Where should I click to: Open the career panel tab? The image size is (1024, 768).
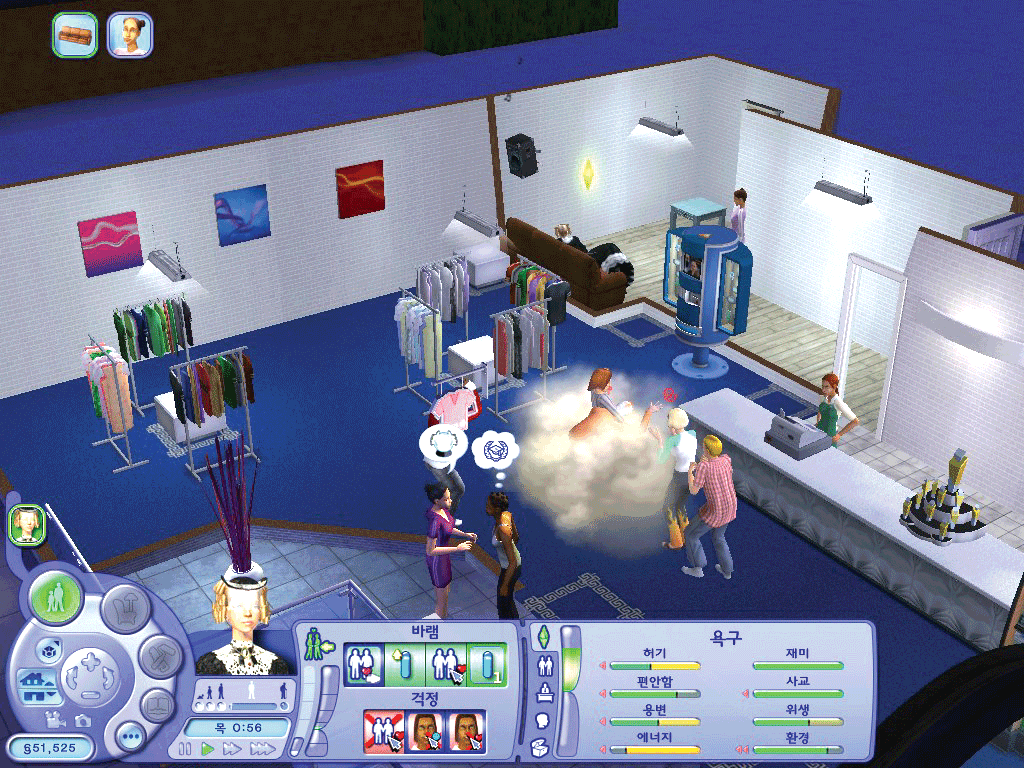(545, 692)
